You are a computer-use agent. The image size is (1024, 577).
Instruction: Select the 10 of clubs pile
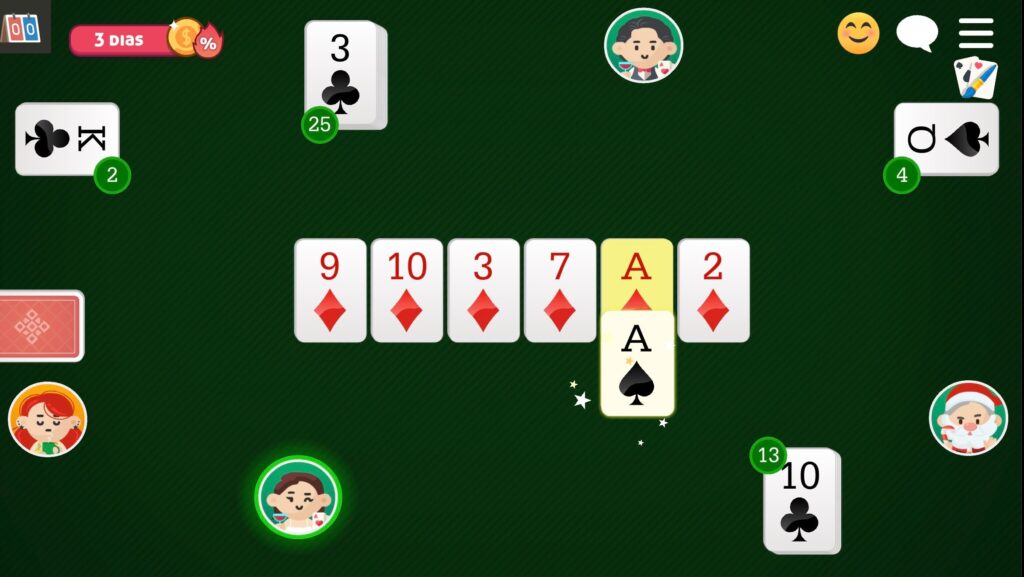click(x=801, y=500)
